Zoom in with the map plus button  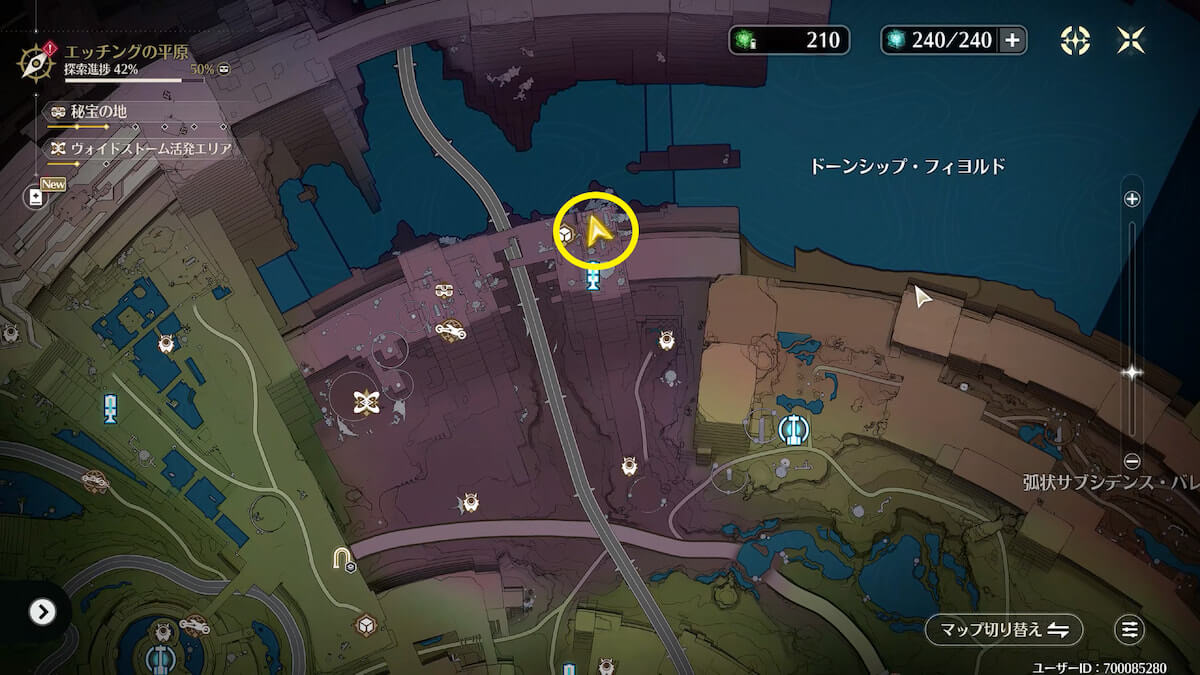(x=1132, y=199)
